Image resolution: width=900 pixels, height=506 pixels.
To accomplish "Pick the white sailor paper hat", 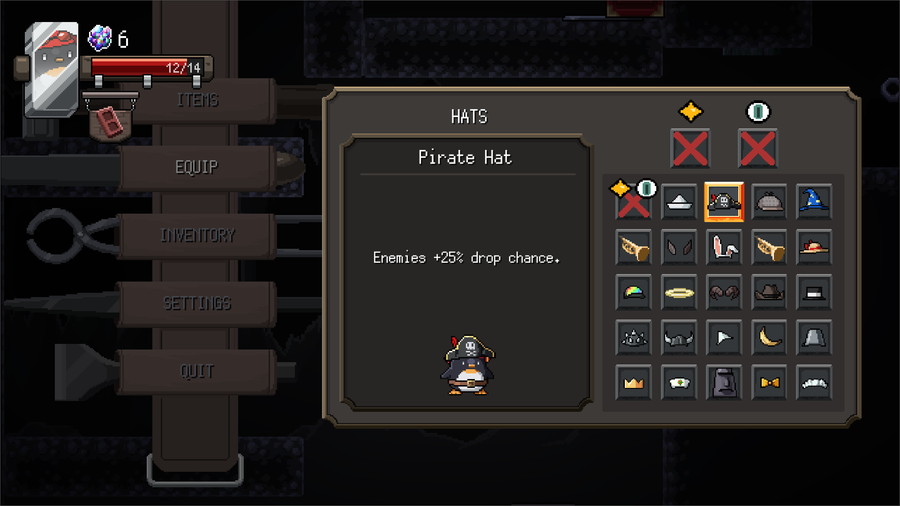I will 679,202.
